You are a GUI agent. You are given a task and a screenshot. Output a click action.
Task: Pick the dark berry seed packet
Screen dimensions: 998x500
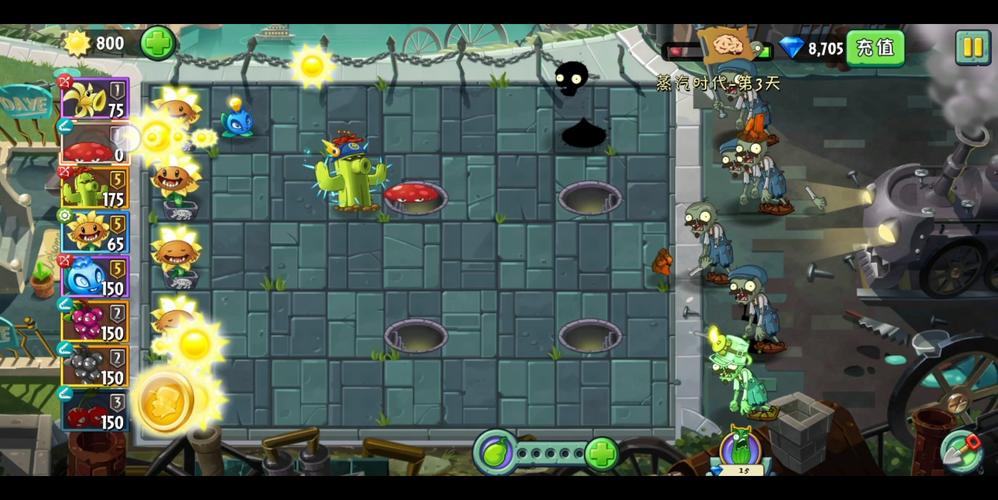pyautogui.click(x=95, y=365)
